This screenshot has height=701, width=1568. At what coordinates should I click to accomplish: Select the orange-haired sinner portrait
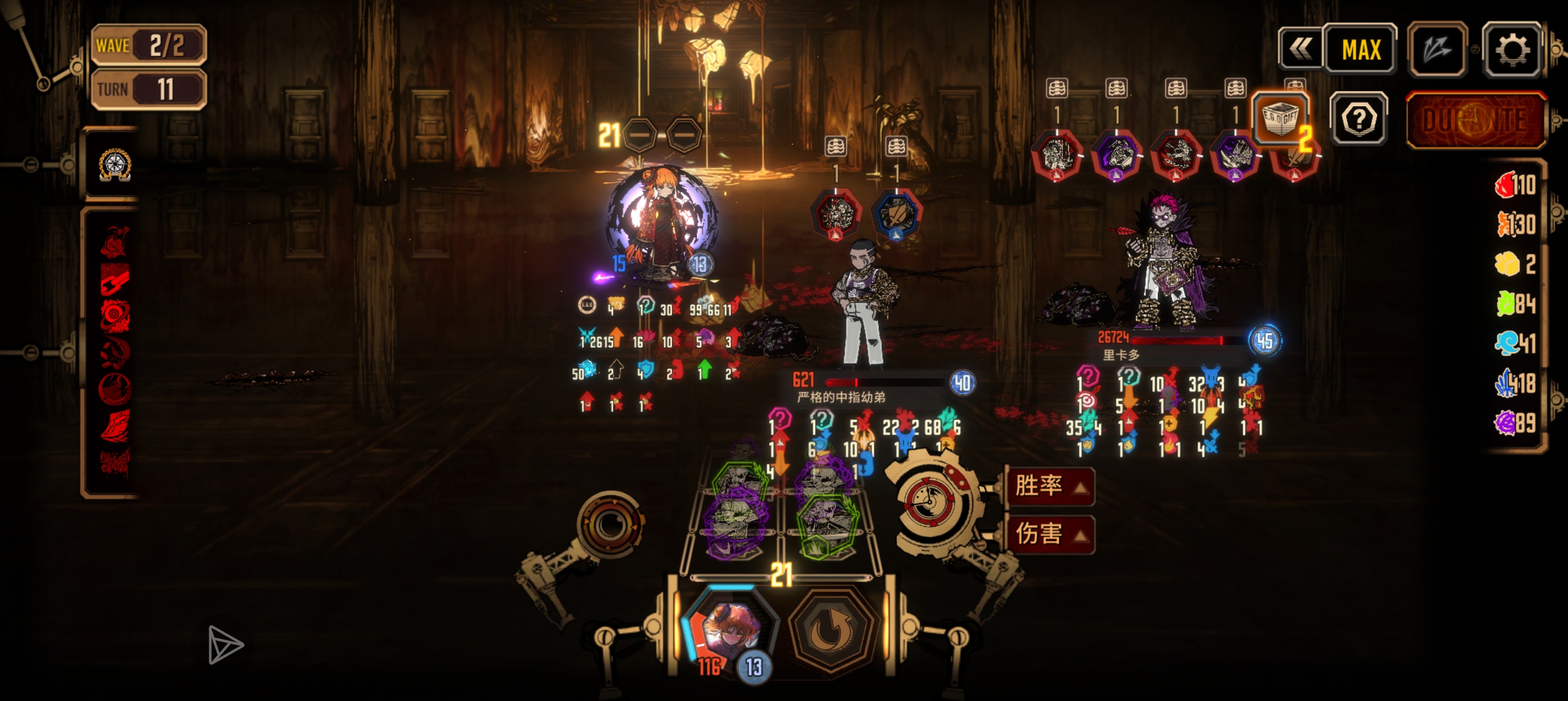[730, 630]
